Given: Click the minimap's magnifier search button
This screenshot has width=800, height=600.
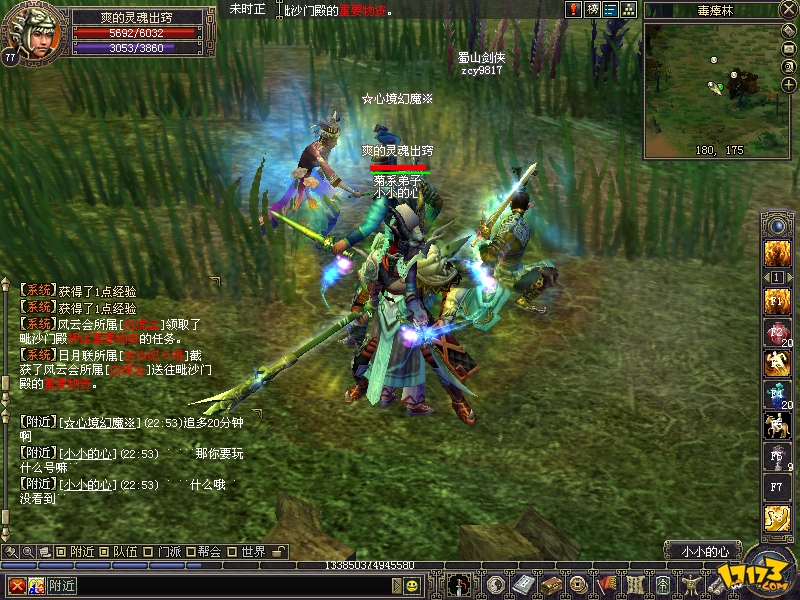Looking at the screenshot, I should 787,69.
